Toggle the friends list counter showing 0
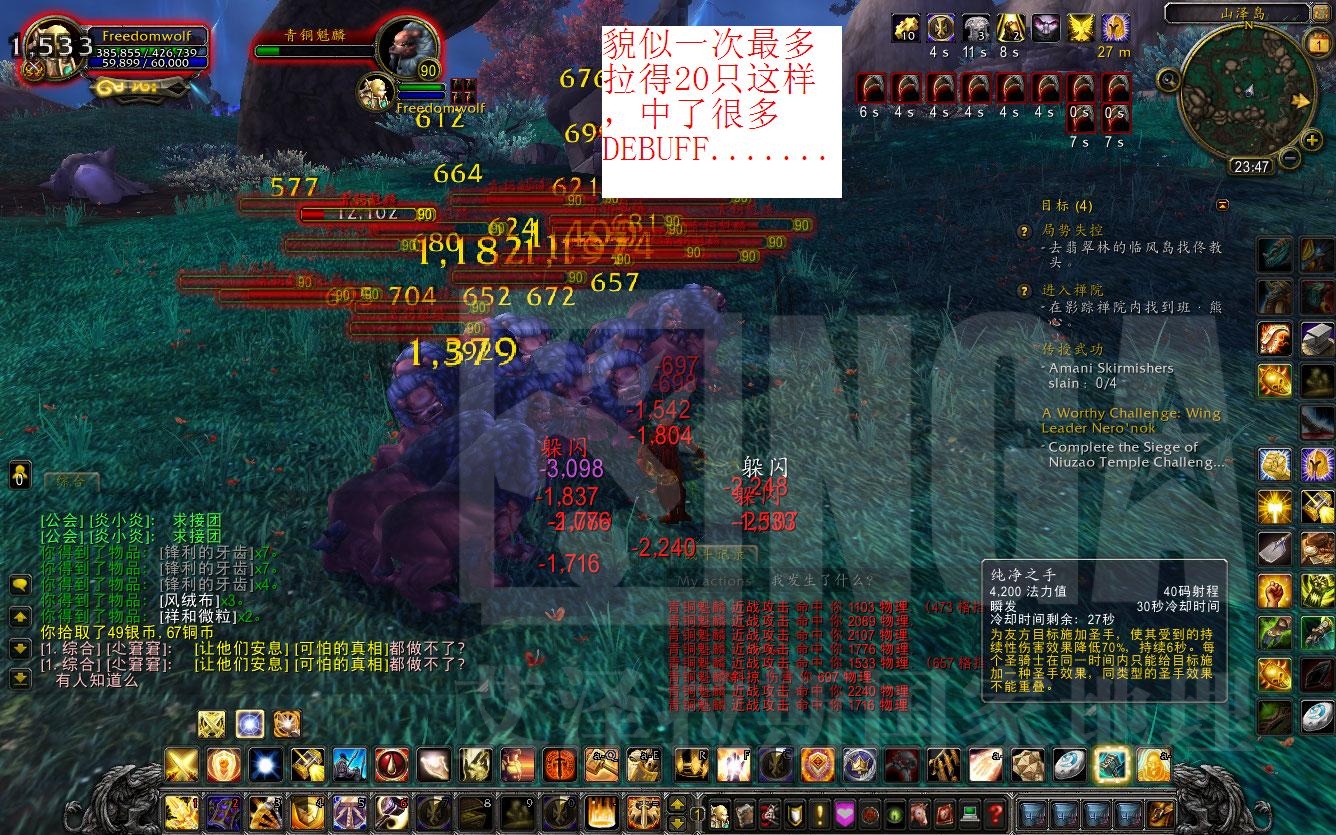Viewport: 1336px width, 835px height. point(20,477)
